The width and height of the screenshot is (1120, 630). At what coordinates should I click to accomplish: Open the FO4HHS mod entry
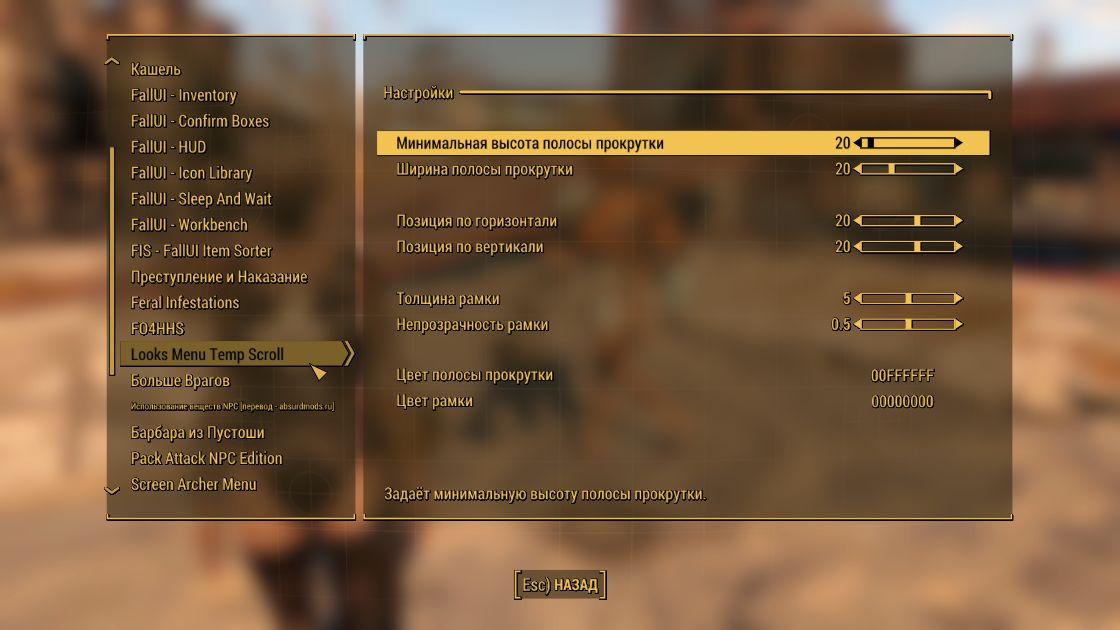(x=157, y=329)
